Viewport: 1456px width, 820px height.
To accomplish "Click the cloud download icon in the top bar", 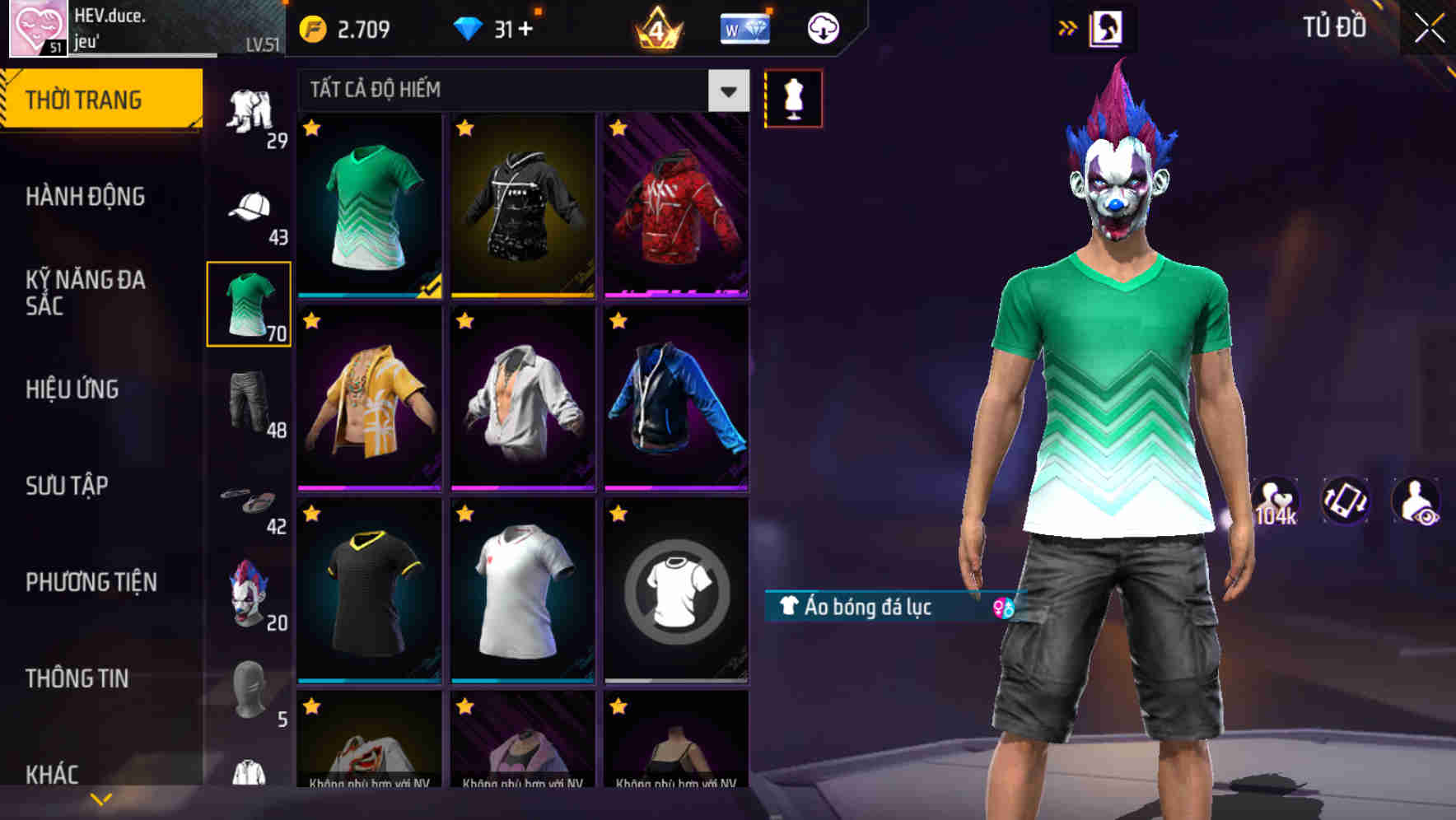I will tap(822, 27).
